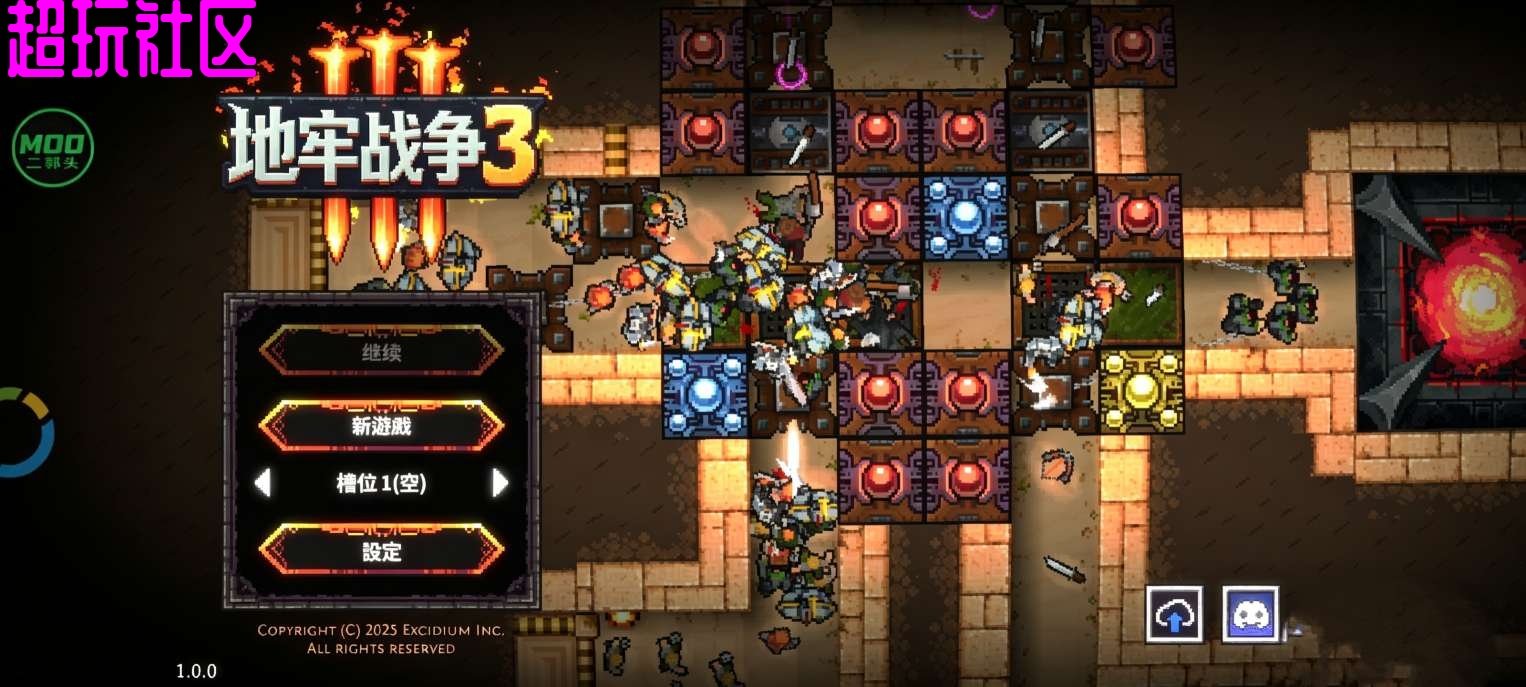This screenshot has width=1526, height=687.
Task: Start a new game with 新遊戲
Action: [x=381, y=426]
